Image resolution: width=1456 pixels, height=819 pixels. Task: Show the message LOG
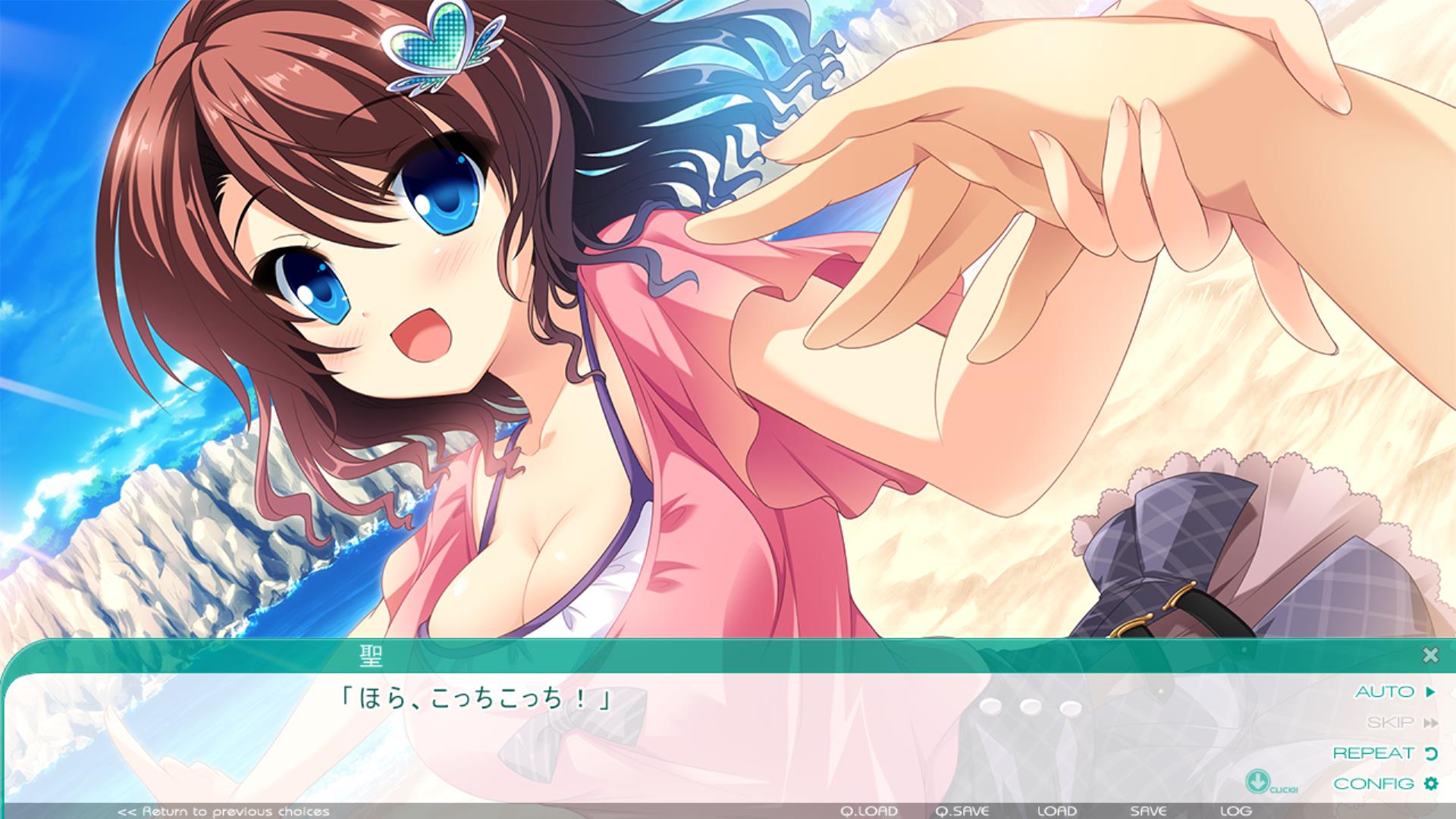coord(1236,811)
